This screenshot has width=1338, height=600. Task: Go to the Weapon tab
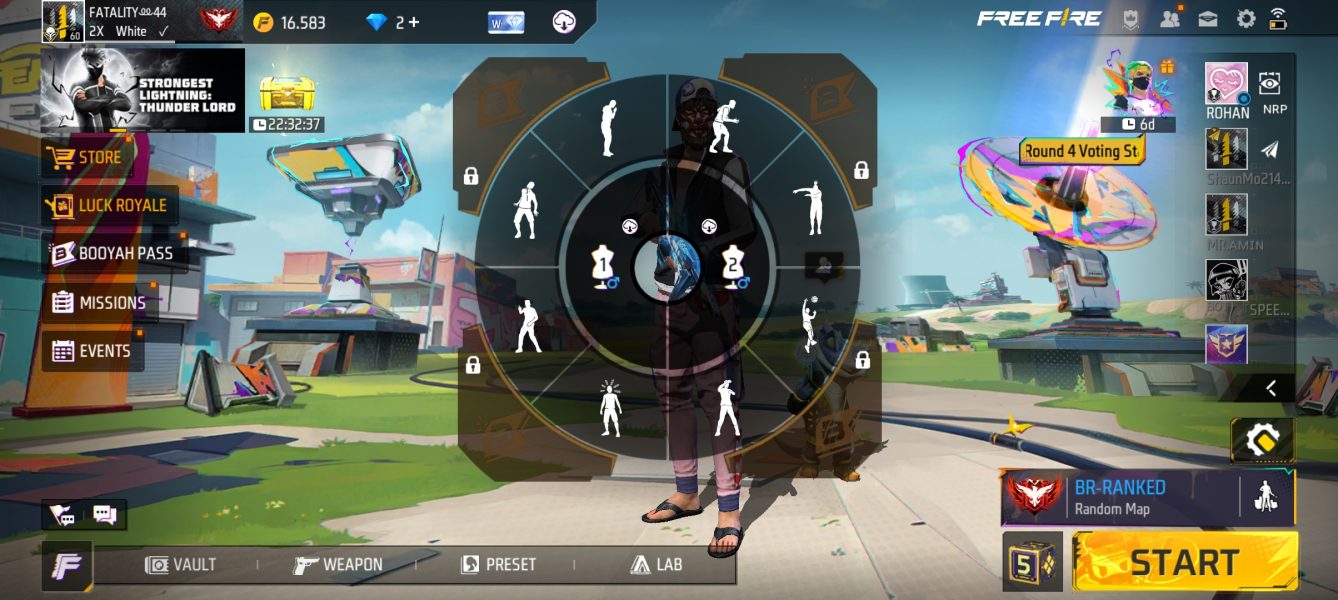click(x=338, y=565)
